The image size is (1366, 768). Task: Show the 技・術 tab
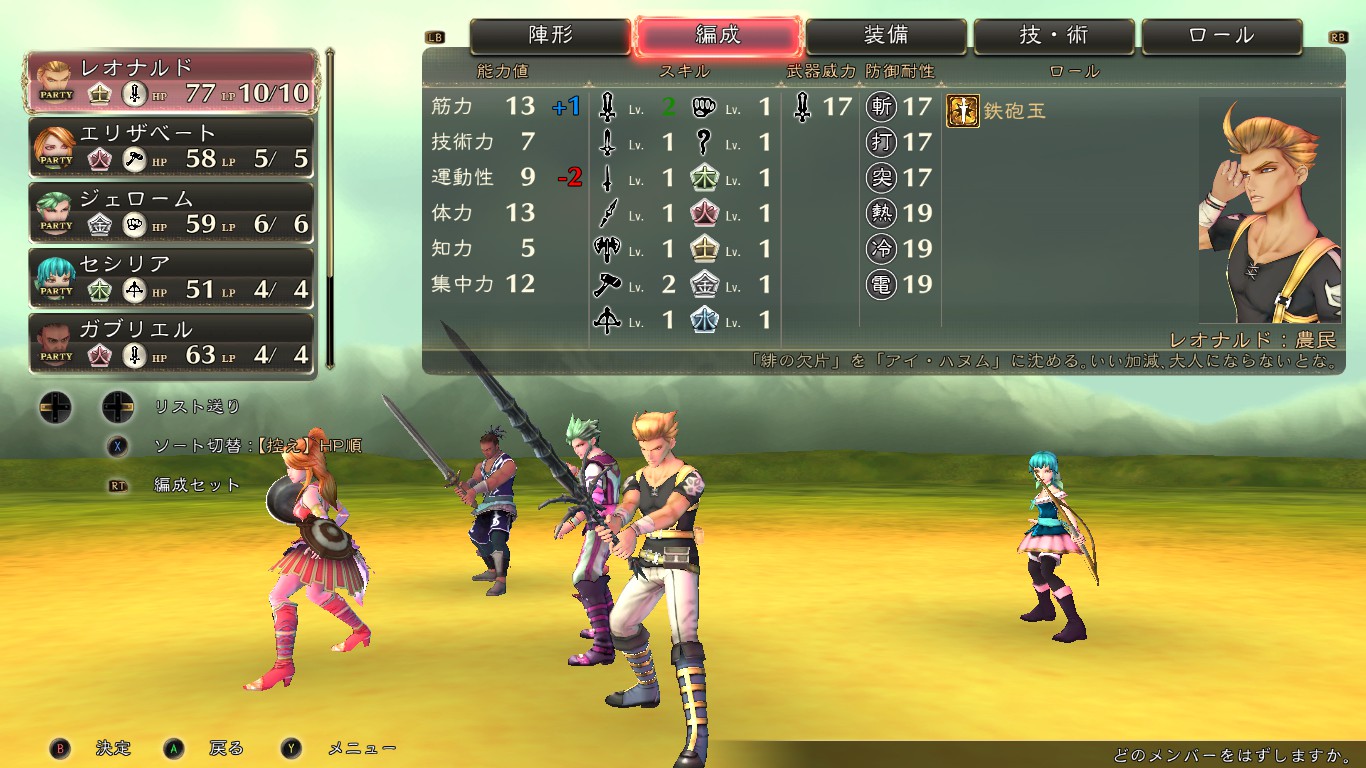click(1054, 36)
